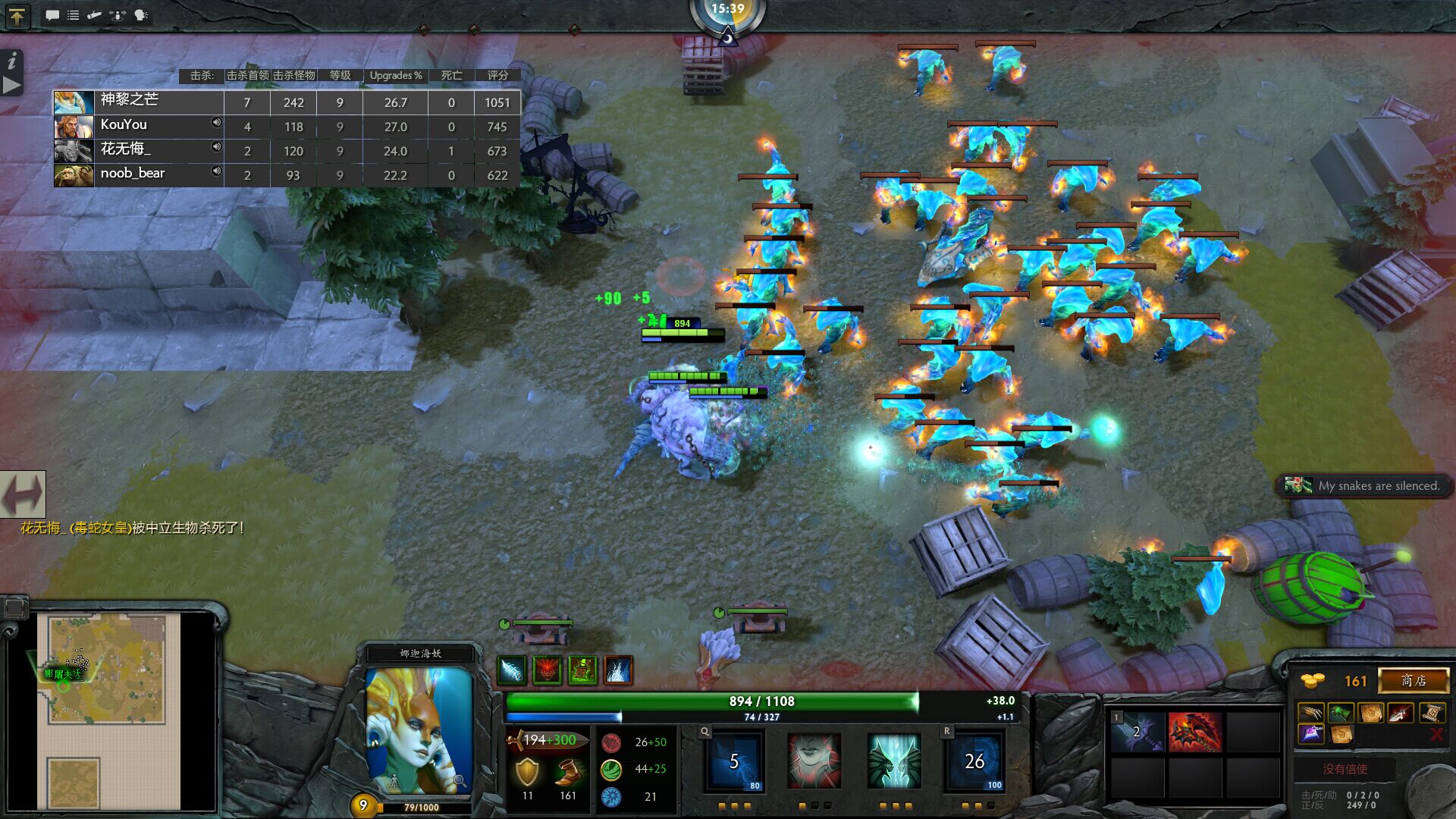Open the in-game chat bubble icon
1456x819 pixels.
(x=52, y=14)
